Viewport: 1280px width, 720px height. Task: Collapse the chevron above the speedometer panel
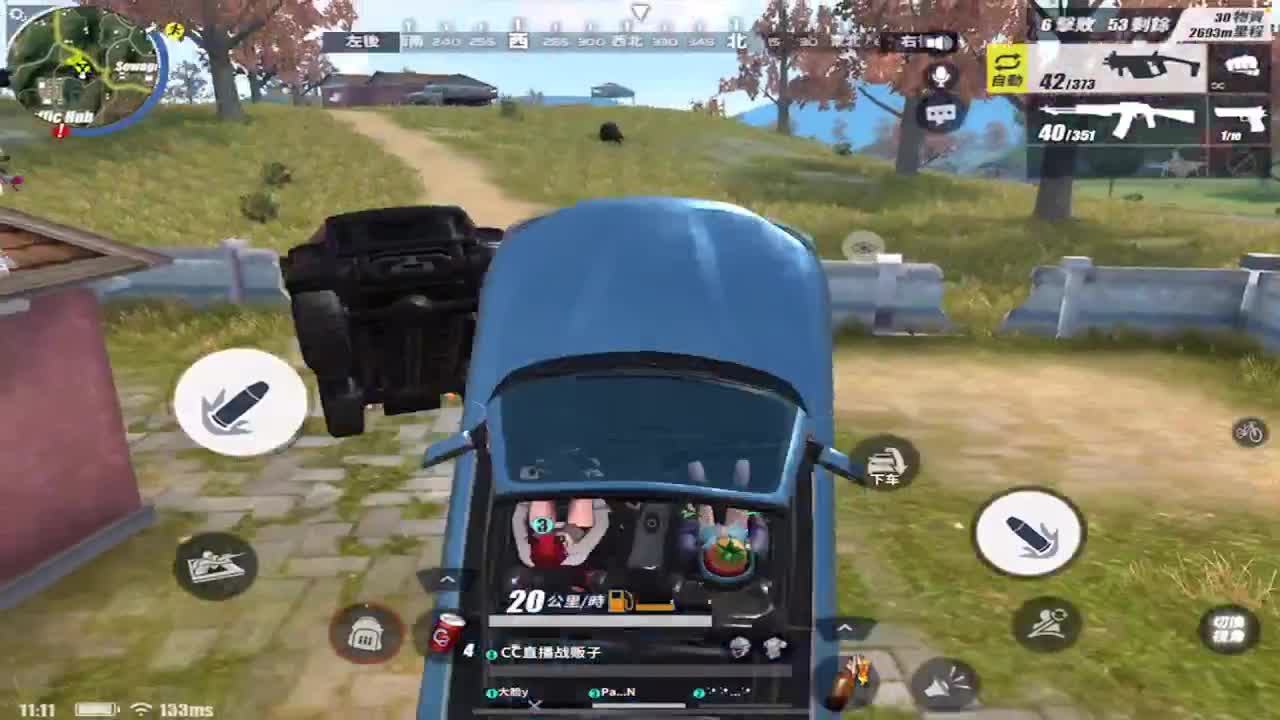[x=446, y=578]
